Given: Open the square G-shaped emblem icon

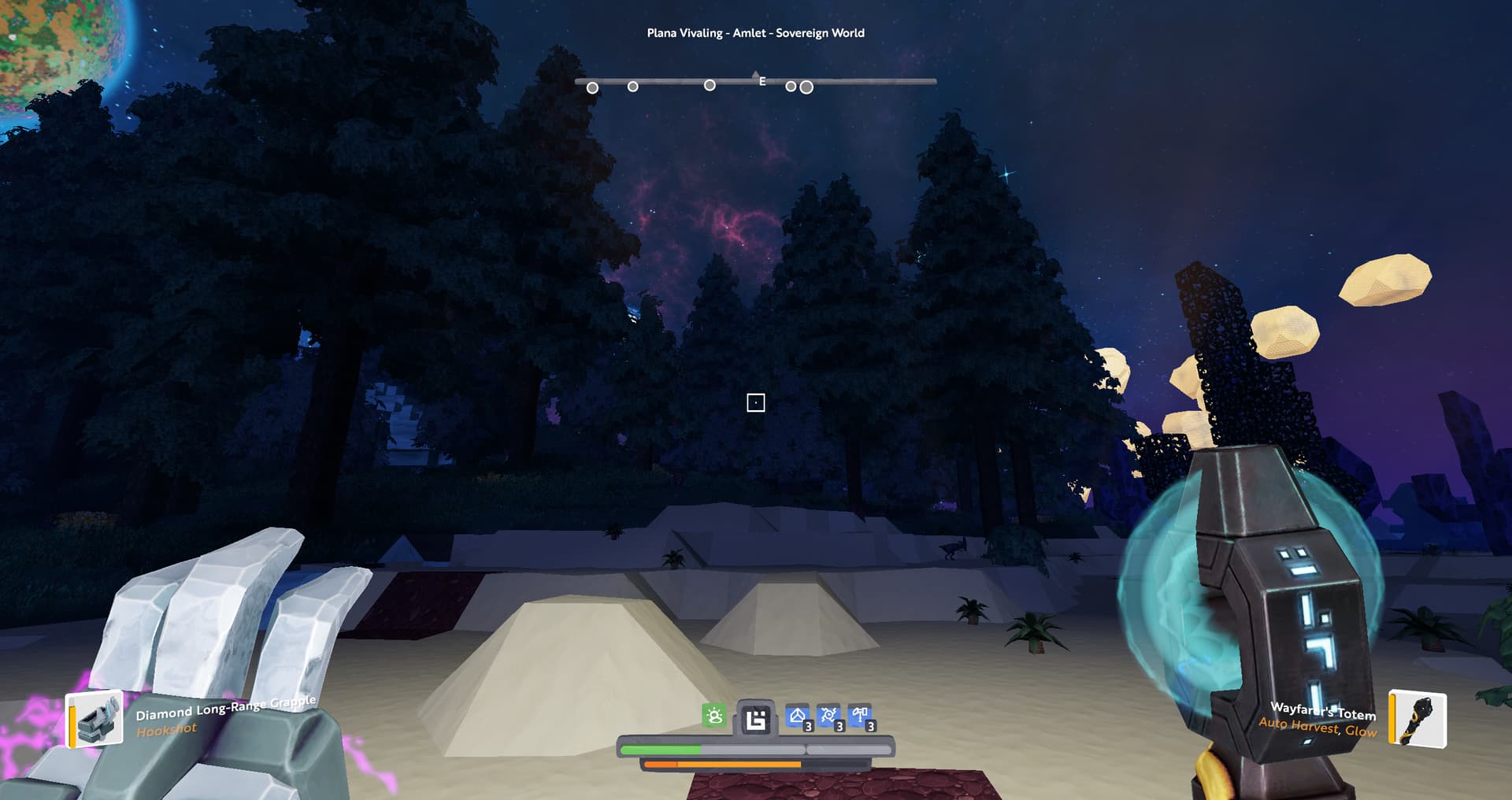Looking at the screenshot, I should [755, 719].
